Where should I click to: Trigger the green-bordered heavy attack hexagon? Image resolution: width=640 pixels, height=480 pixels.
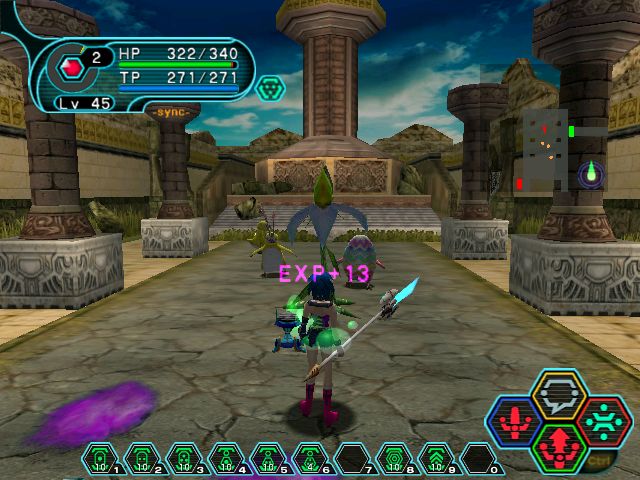pos(558,446)
